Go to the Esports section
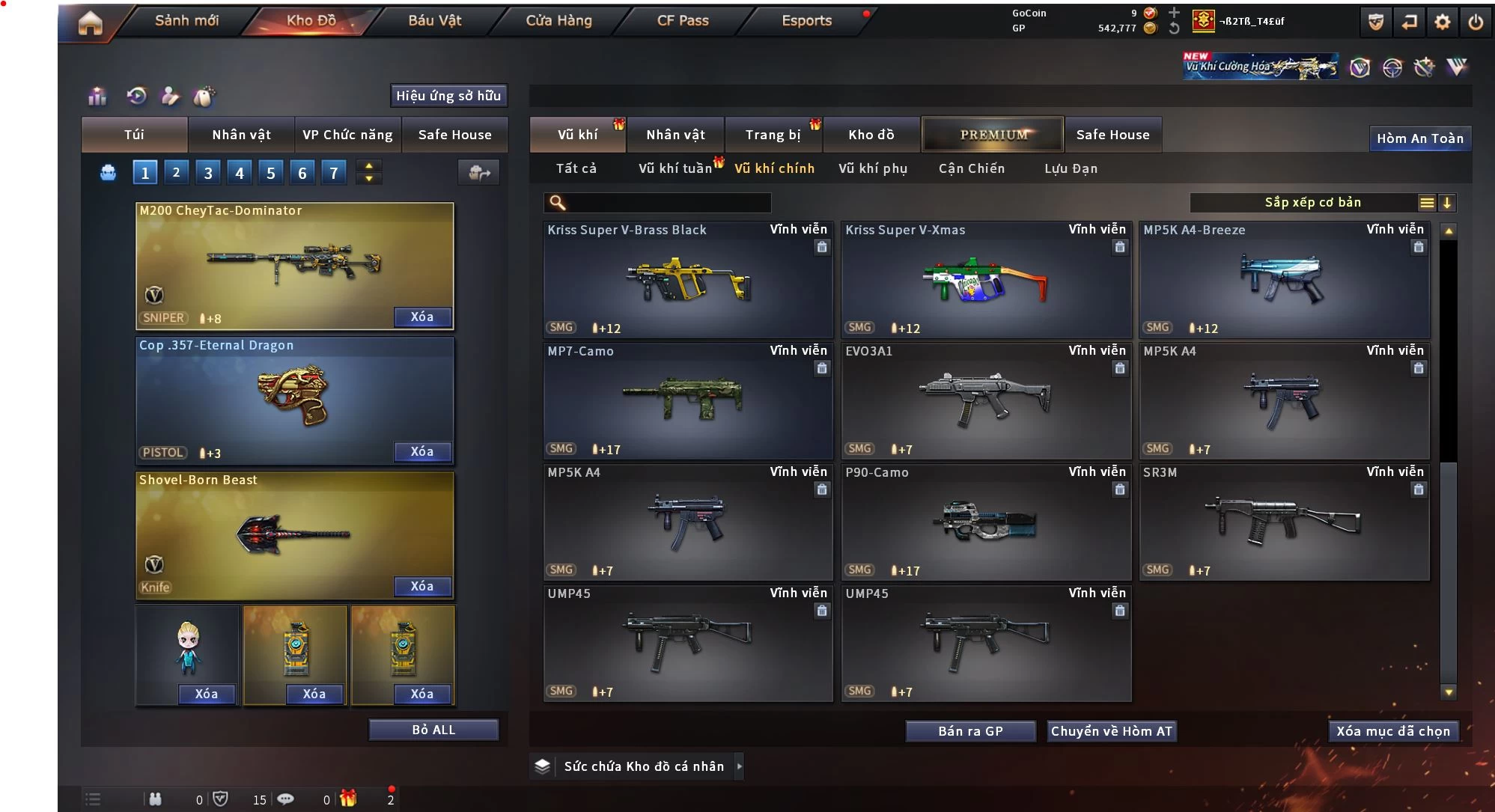Image resolution: width=1495 pixels, height=812 pixels. click(x=806, y=21)
